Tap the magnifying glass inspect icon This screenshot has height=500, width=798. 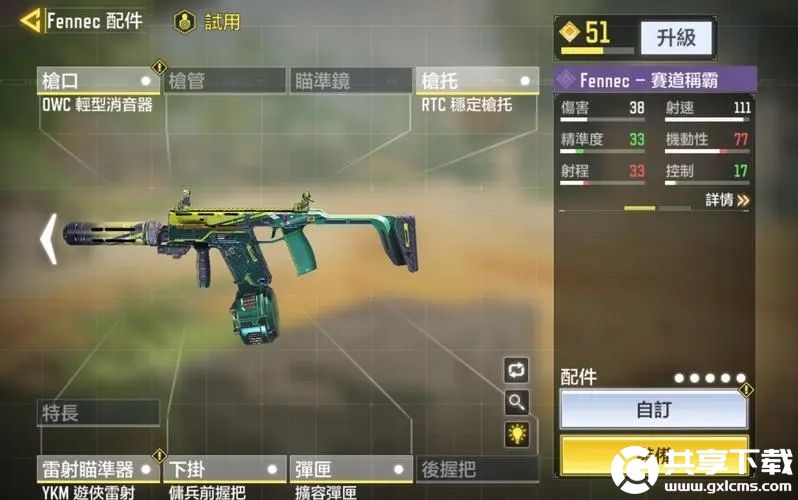pyautogui.click(x=516, y=402)
